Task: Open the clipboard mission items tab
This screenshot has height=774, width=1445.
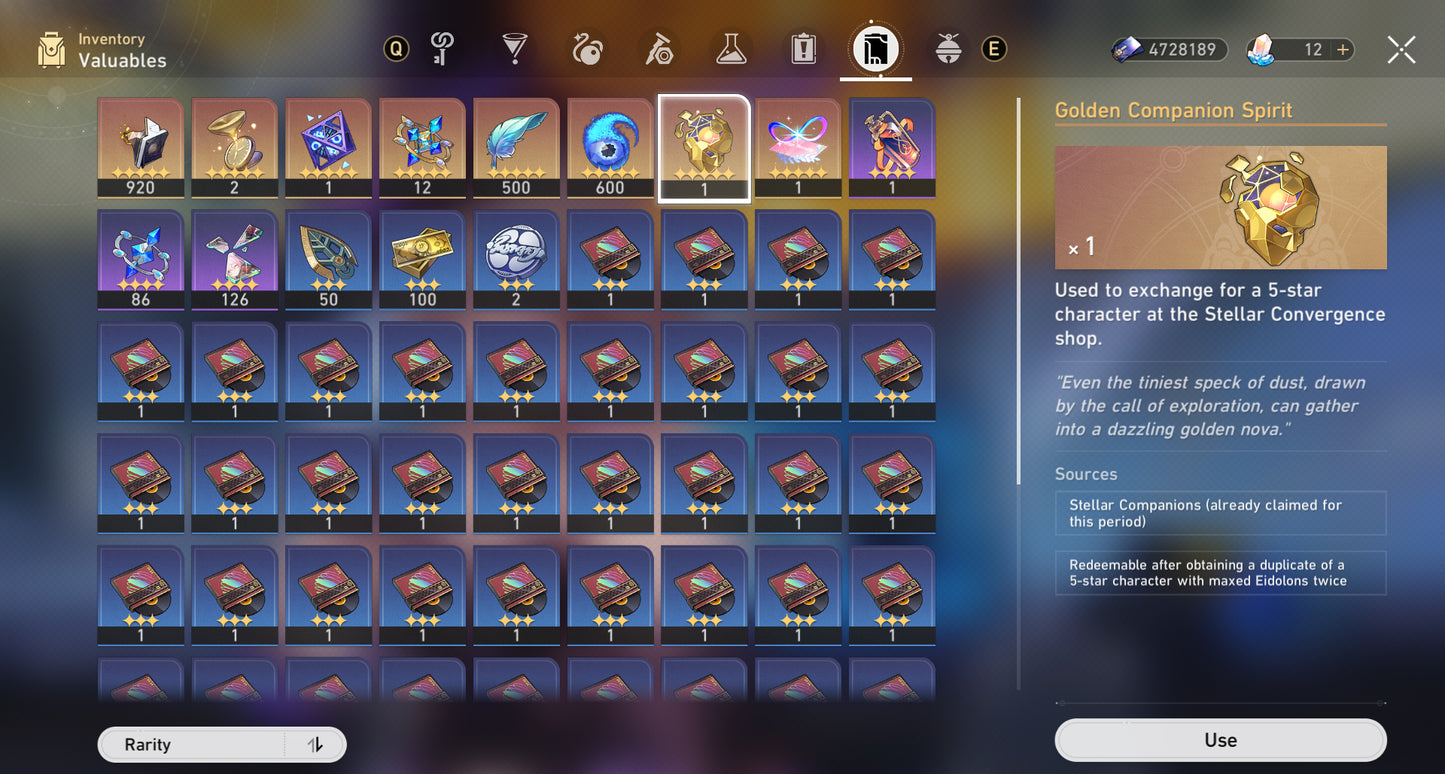Action: tap(804, 48)
